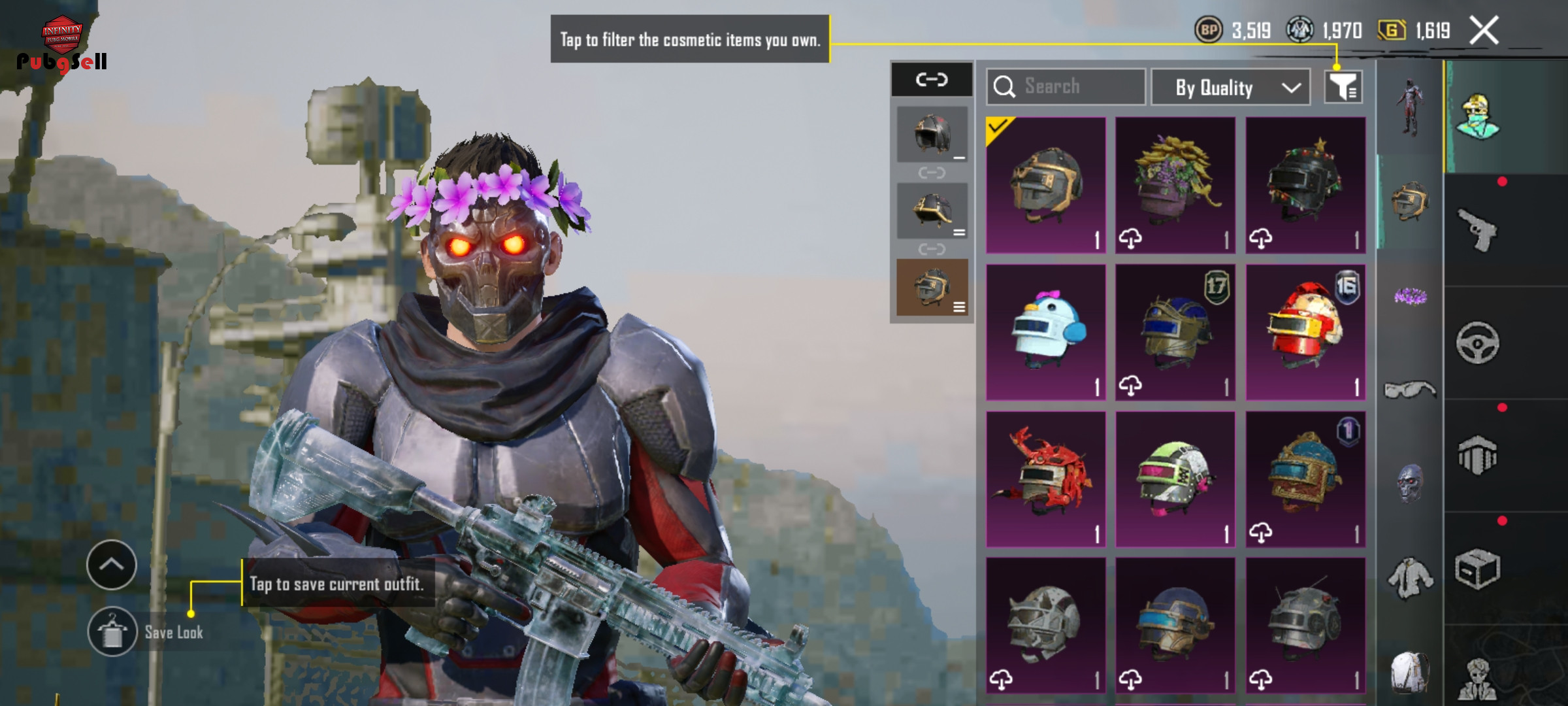Image resolution: width=1568 pixels, height=706 pixels.
Task: Choose the flower-covered purple helmet
Action: click(x=1175, y=185)
